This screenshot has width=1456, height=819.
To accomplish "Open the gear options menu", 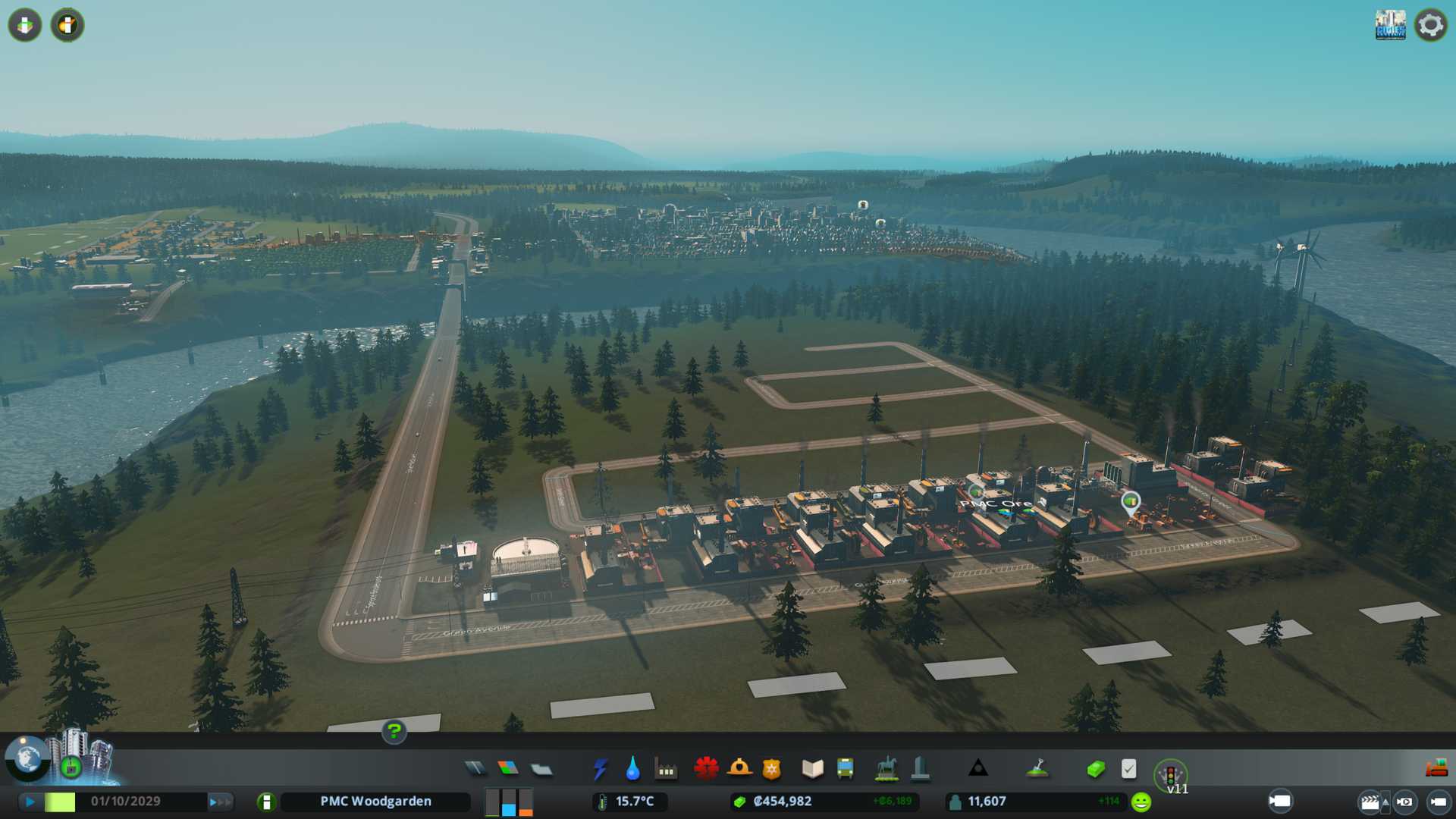I will tap(1430, 25).
